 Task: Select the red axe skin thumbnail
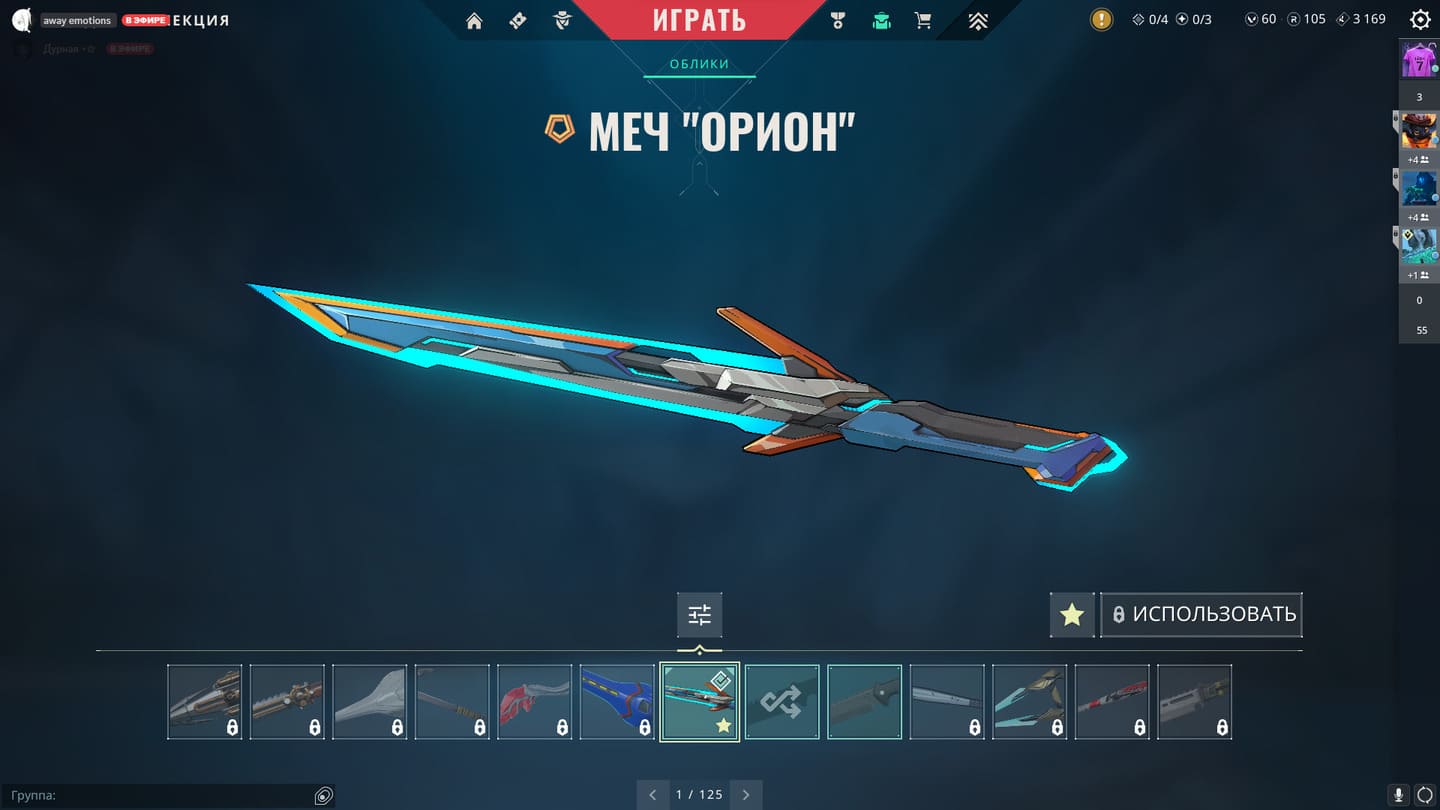click(534, 702)
